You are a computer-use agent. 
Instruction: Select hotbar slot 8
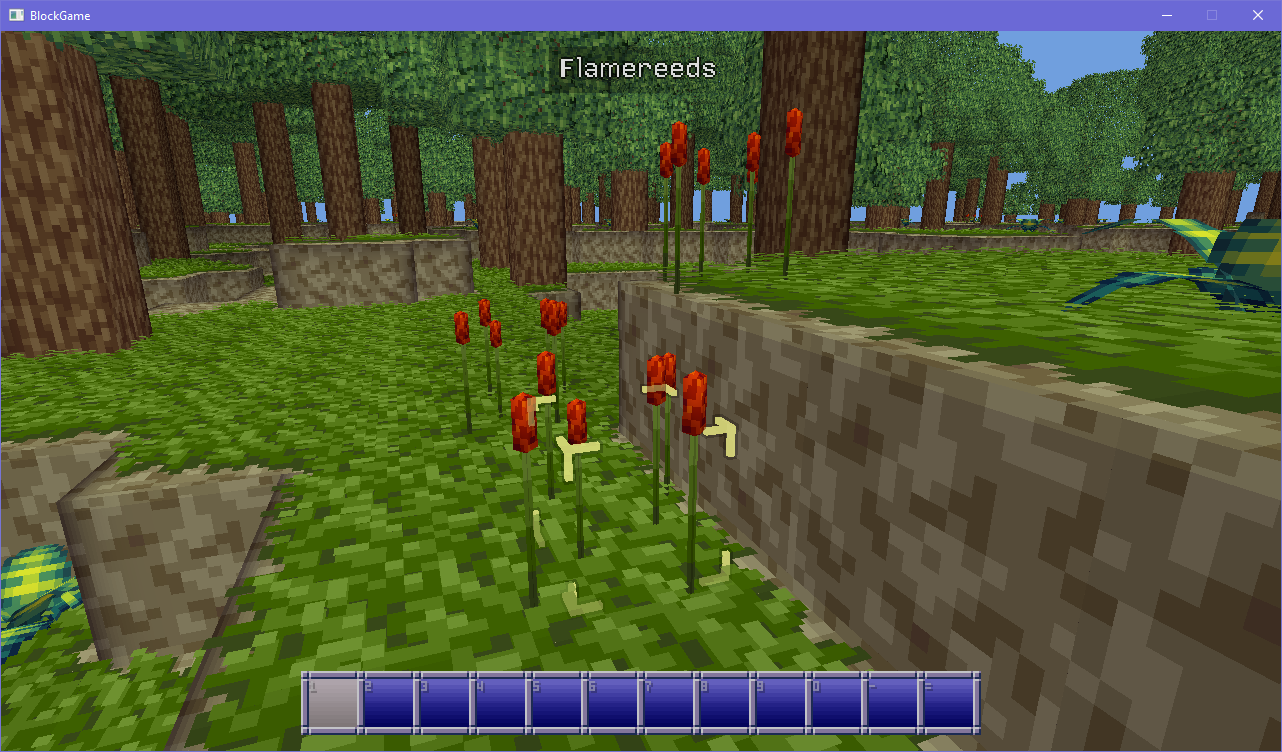tap(724, 703)
